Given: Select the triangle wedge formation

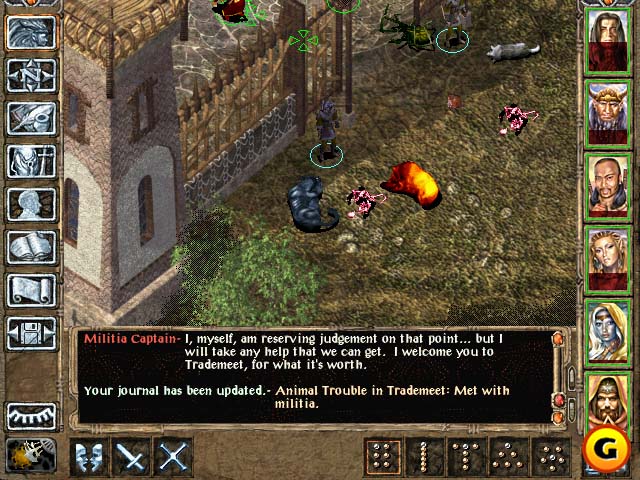Looking at the screenshot, I should pyautogui.click(x=508, y=457).
